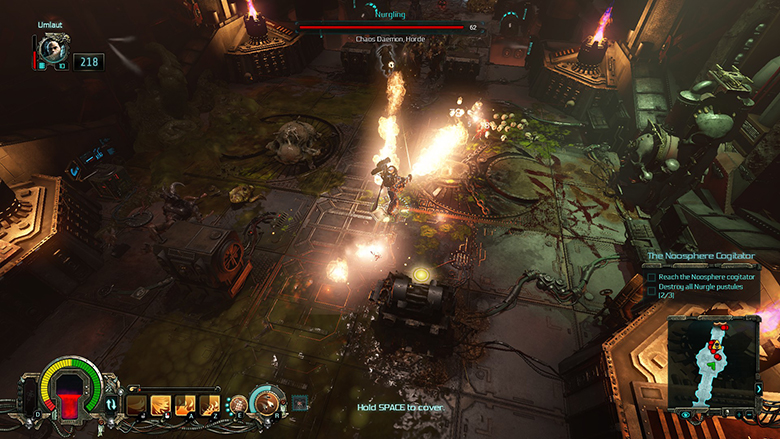
Task: Activate the large round ability bound to R
Action: click(x=267, y=402)
